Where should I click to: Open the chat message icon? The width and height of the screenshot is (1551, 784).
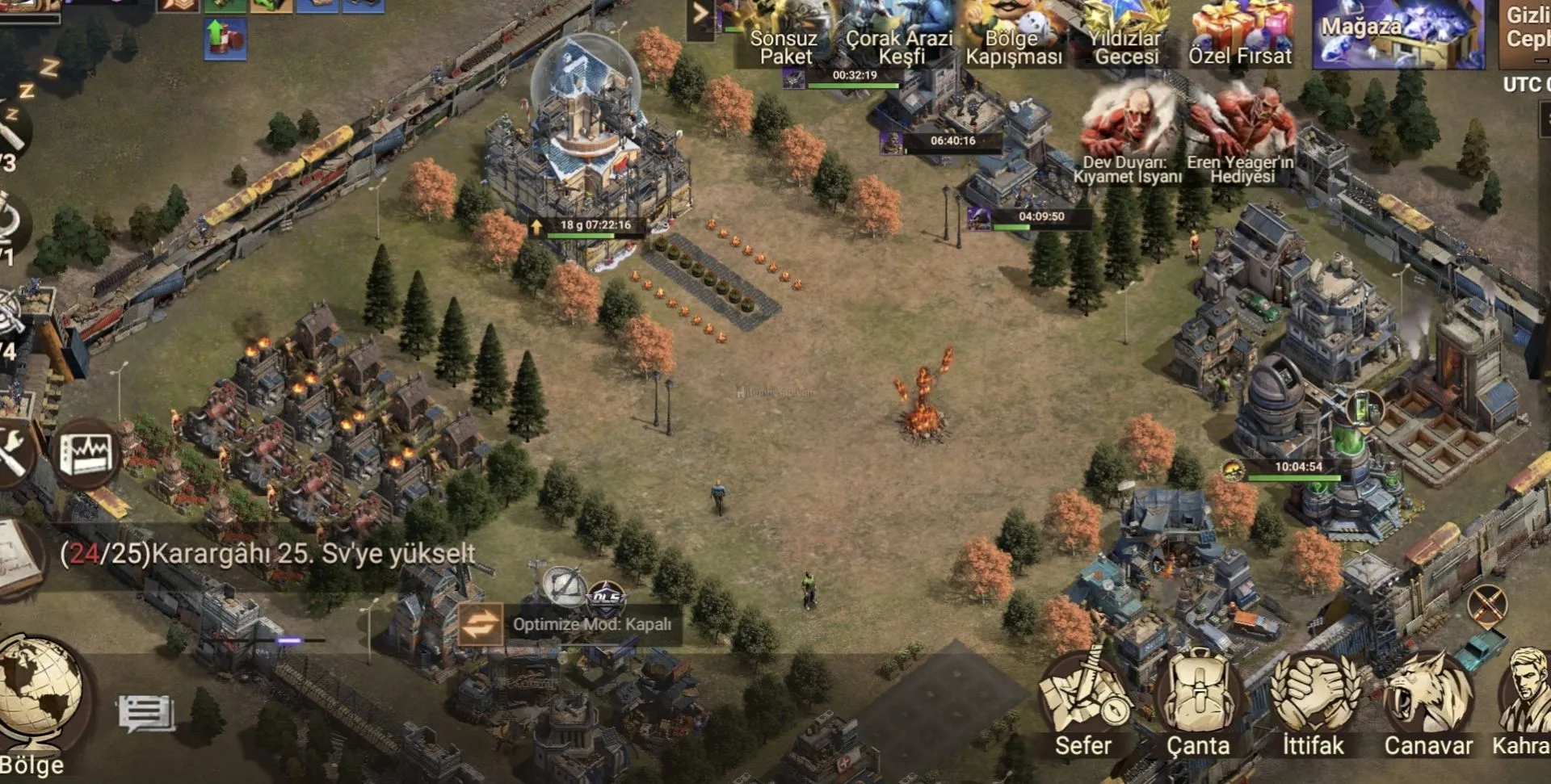point(146,713)
